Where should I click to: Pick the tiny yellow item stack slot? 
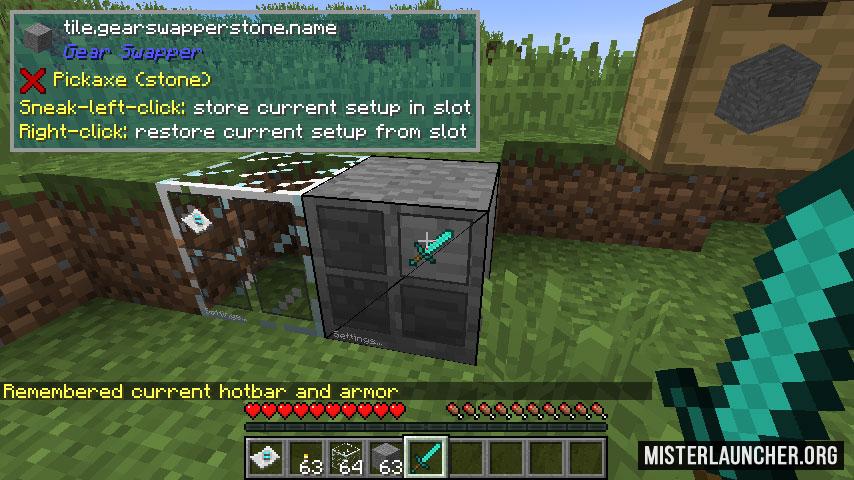pos(306,457)
